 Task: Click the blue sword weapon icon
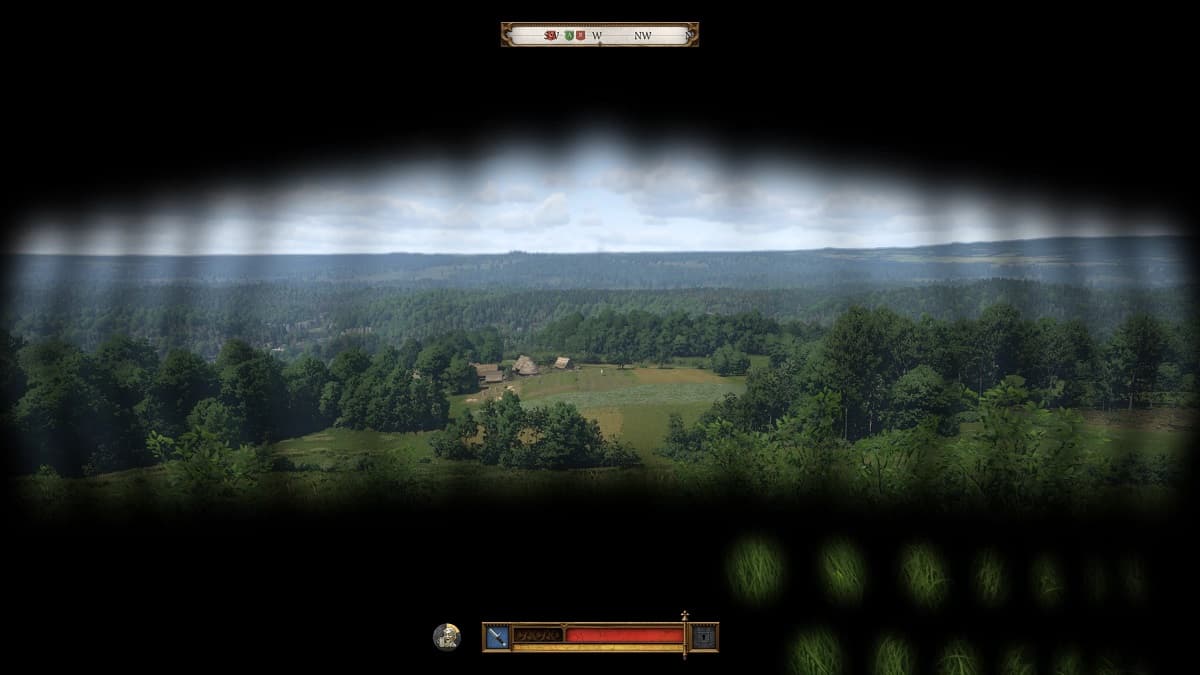pyautogui.click(x=497, y=636)
